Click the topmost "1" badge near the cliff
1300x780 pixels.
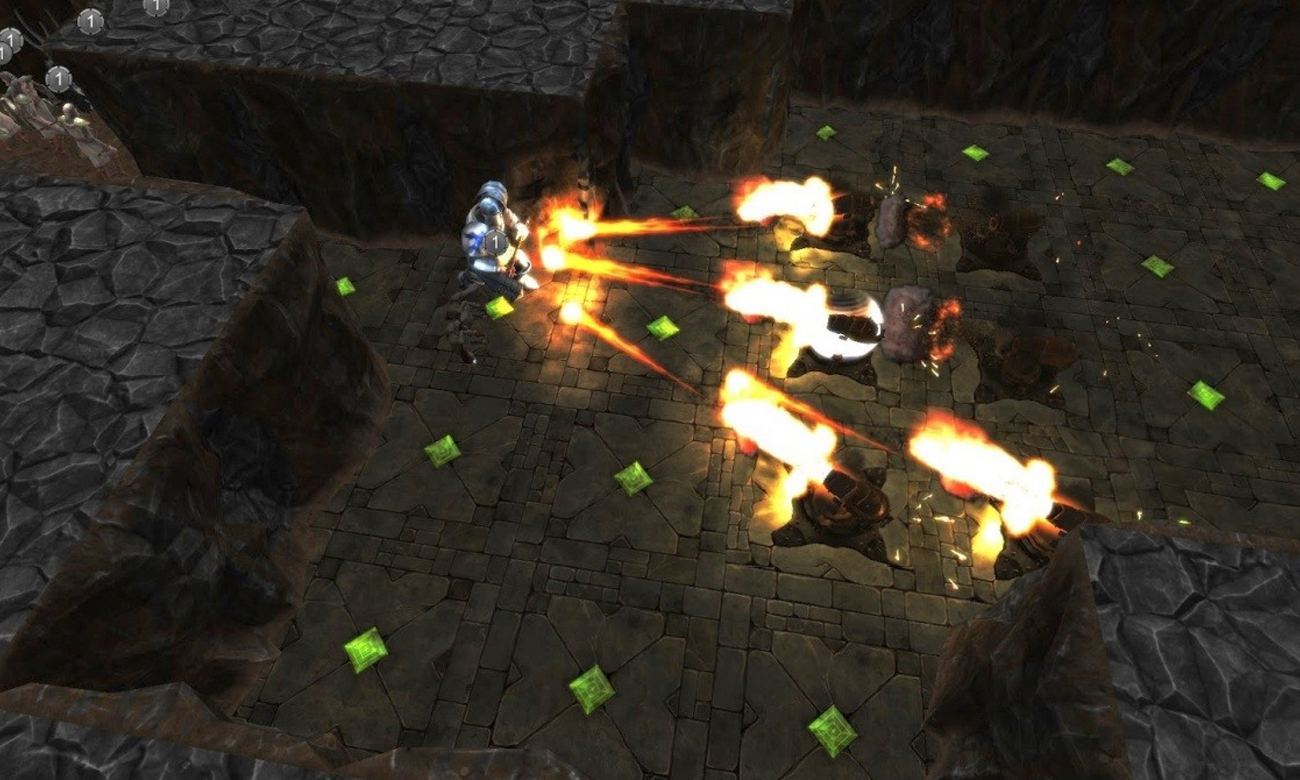(x=90, y=22)
